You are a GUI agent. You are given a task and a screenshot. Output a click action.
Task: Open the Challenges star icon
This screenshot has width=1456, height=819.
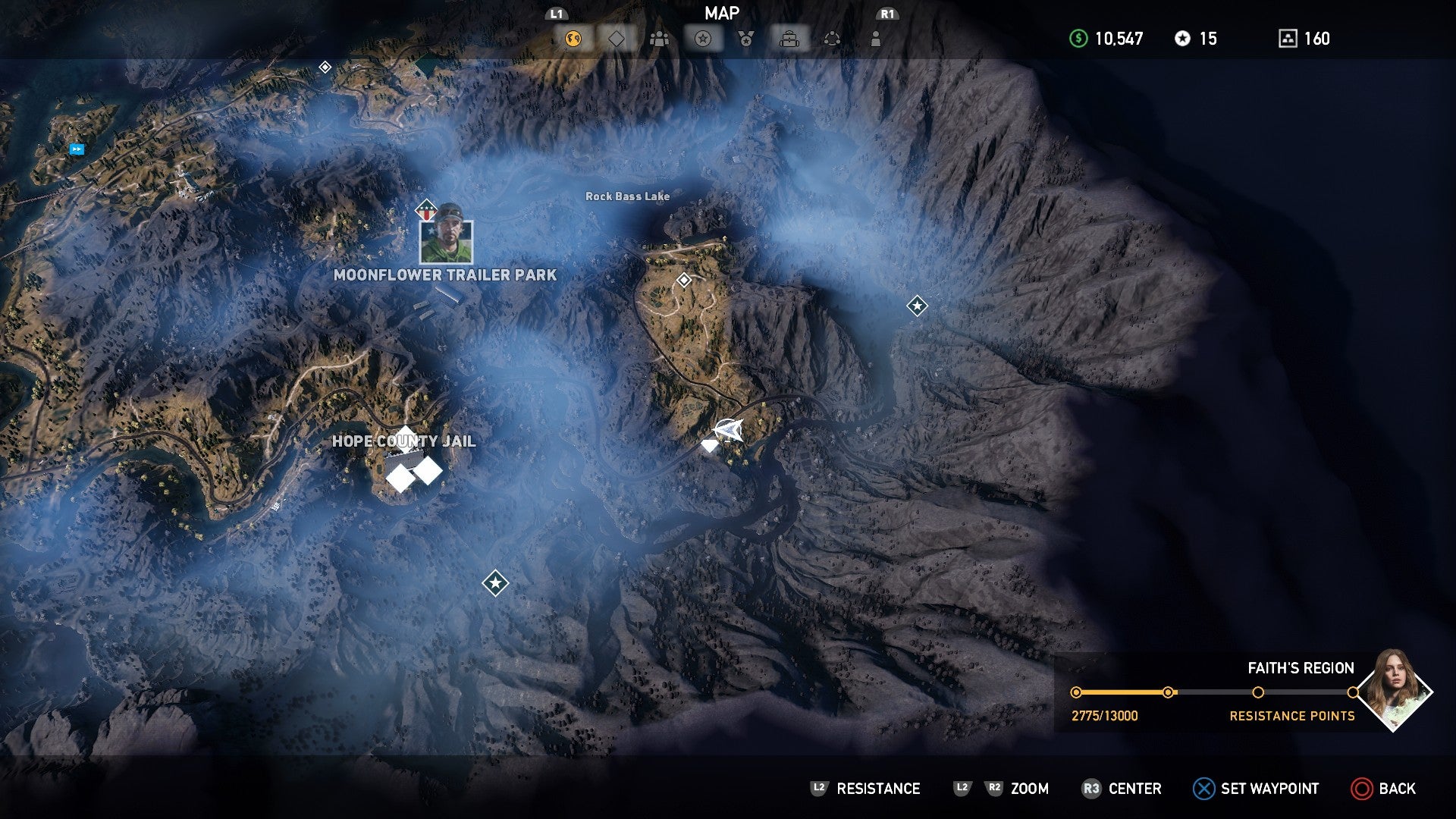tap(701, 37)
